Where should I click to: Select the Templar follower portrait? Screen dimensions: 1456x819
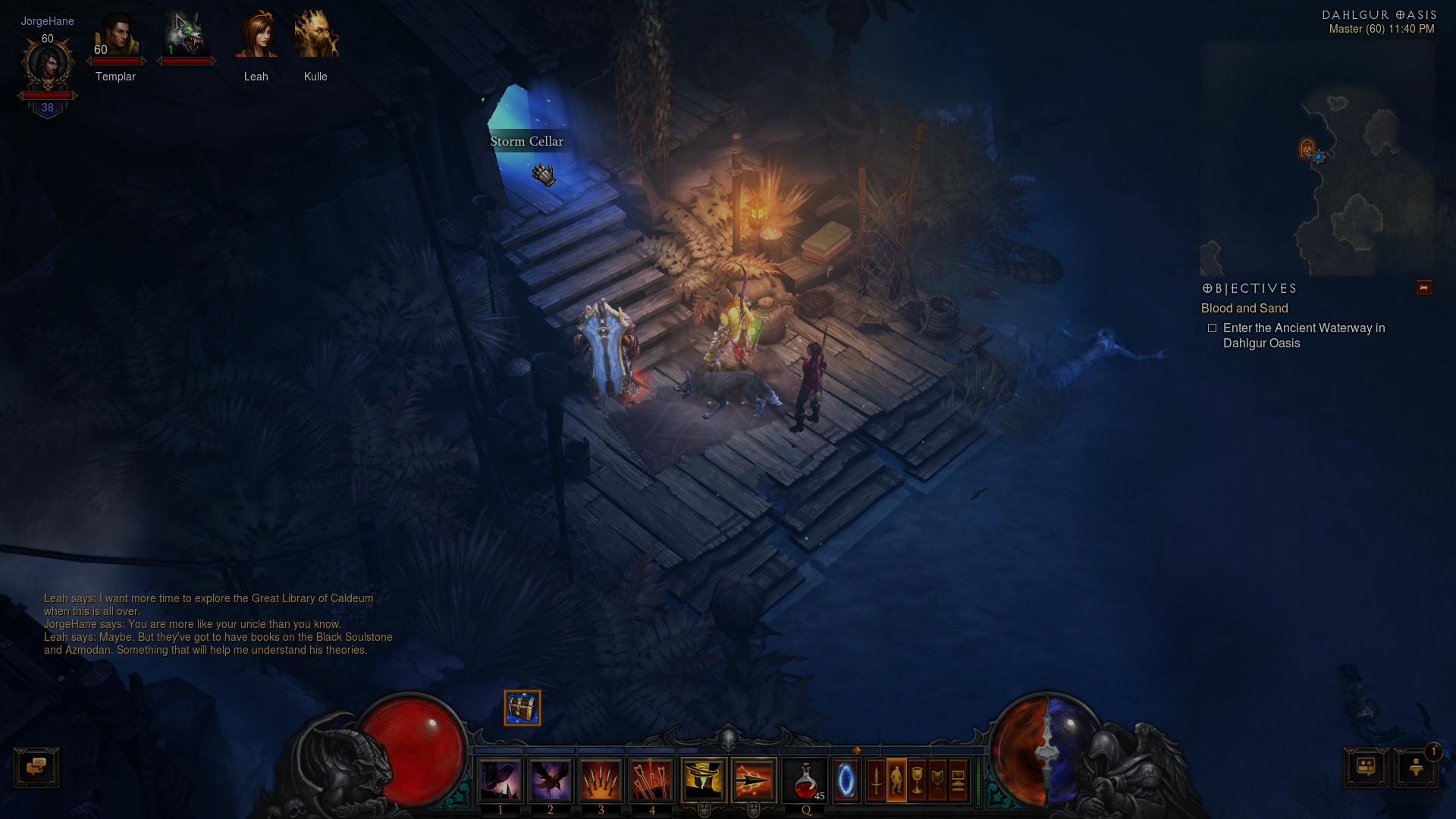116,39
